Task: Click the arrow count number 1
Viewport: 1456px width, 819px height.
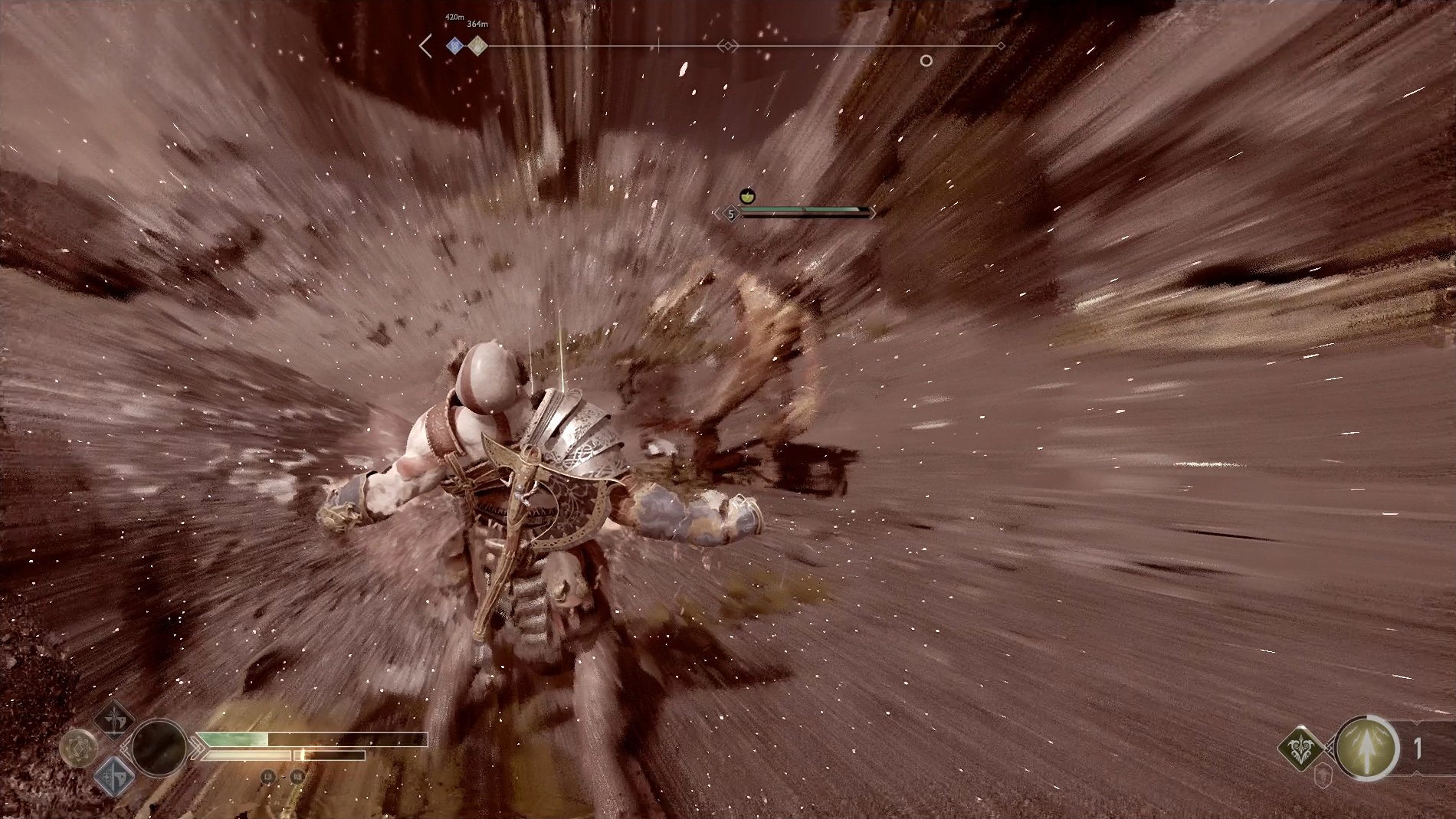Action: (1417, 747)
